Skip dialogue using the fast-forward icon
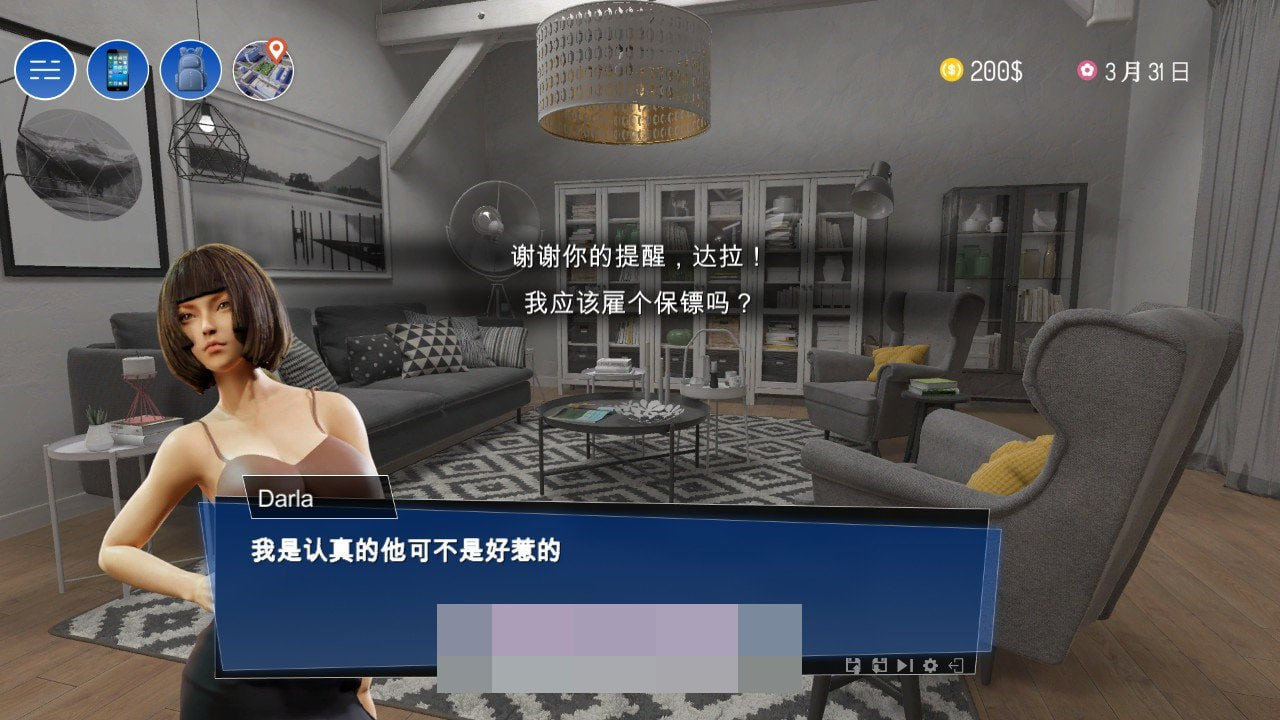Screen dimensions: 1280x720 (904, 665)
